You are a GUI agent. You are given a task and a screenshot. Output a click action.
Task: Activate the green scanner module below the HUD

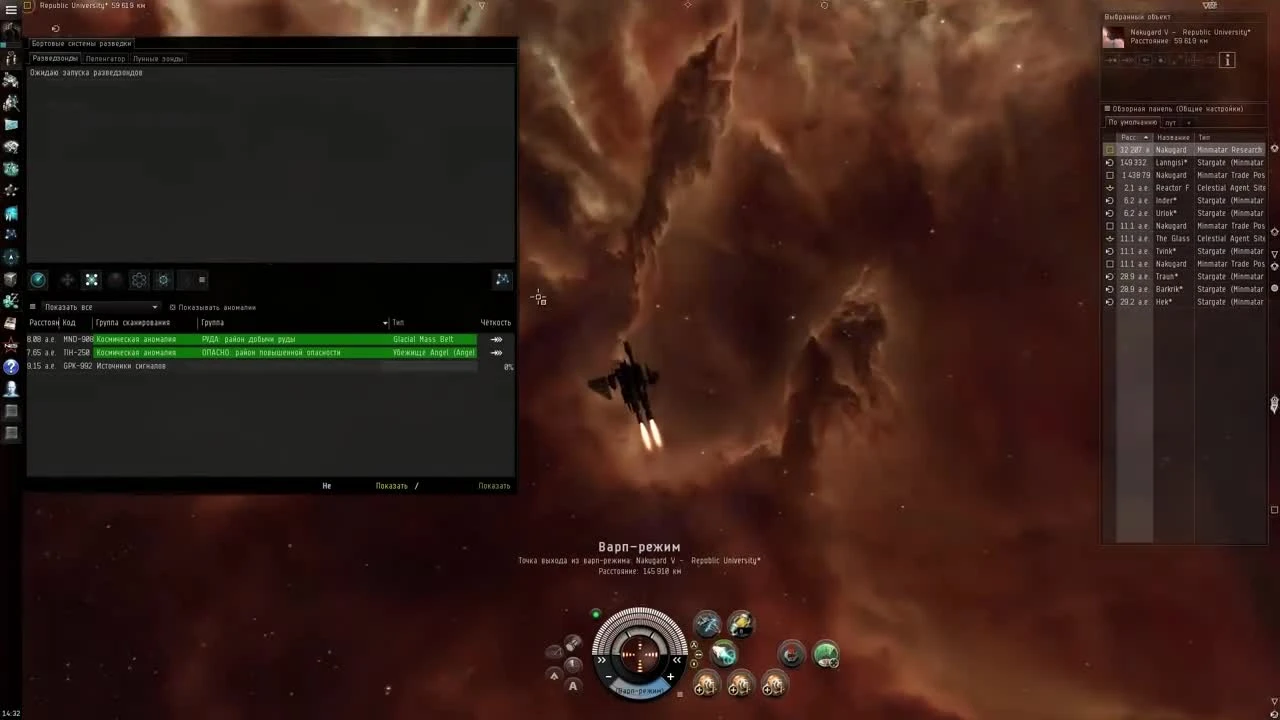825,654
